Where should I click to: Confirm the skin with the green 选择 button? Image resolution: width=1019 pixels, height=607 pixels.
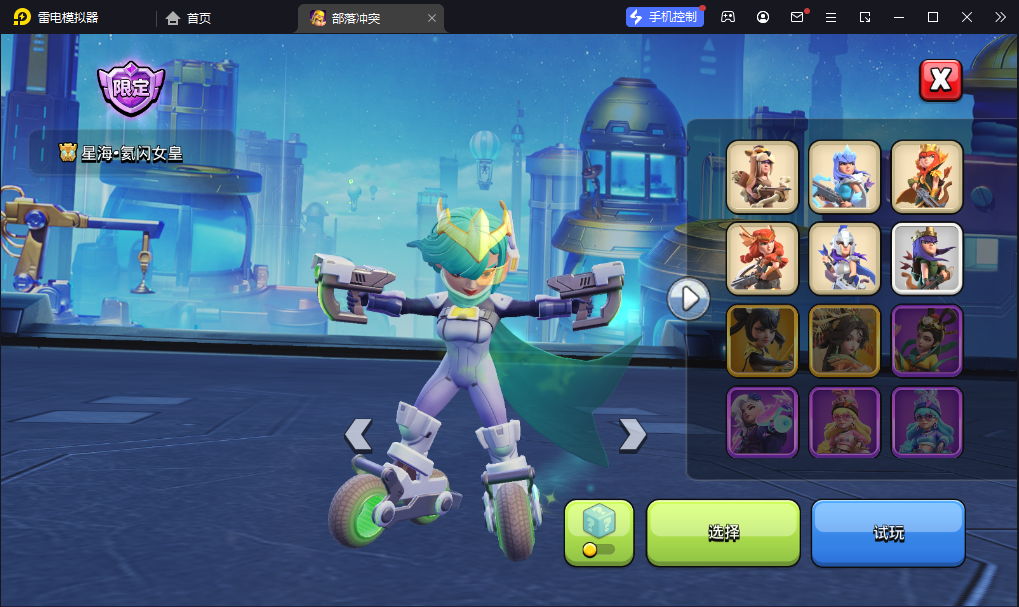723,533
